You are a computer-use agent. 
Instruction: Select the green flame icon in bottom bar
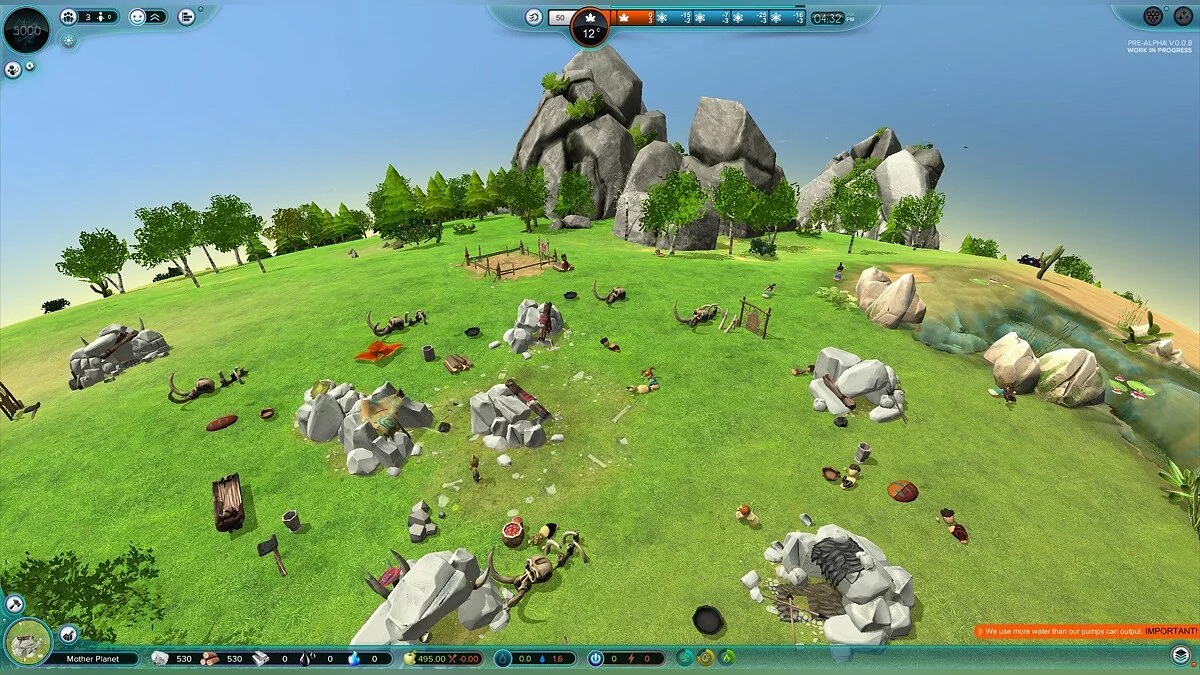(x=727, y=657)
